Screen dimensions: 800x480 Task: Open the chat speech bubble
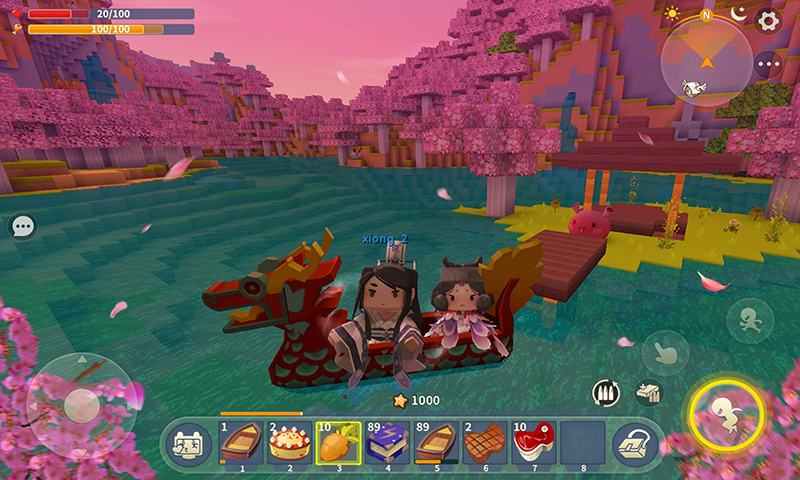click(22, 227)
